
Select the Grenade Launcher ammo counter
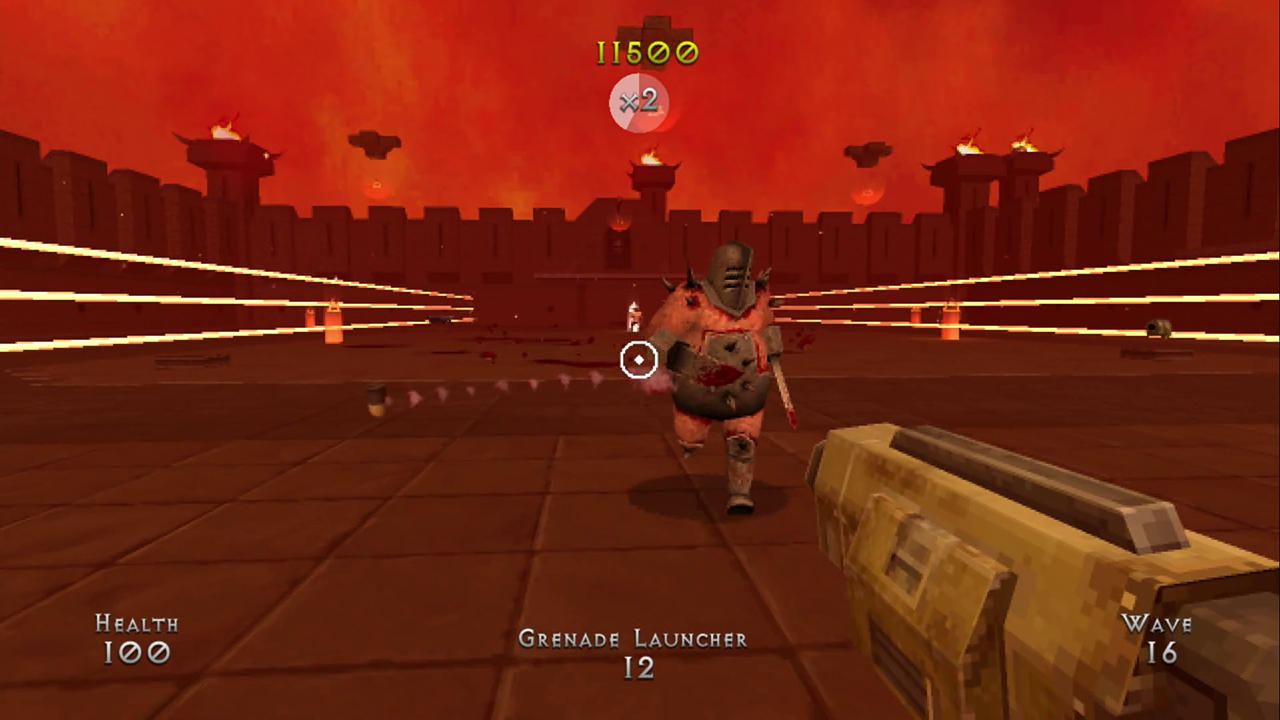(x=640, y=668)
